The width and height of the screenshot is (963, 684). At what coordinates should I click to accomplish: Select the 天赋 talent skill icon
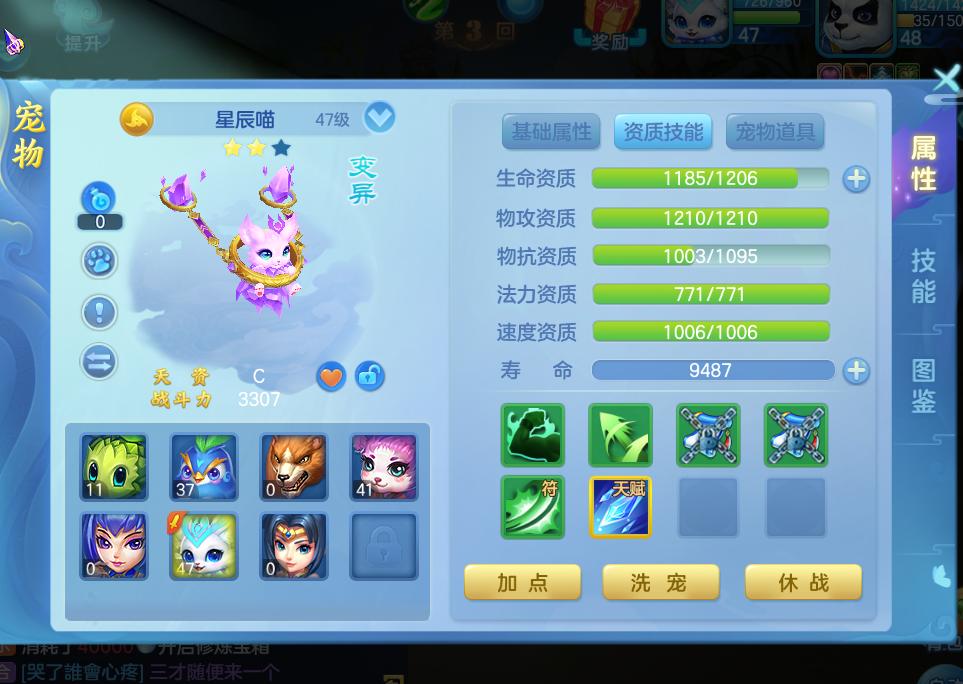pyautogui.click(x=620, y=507)
